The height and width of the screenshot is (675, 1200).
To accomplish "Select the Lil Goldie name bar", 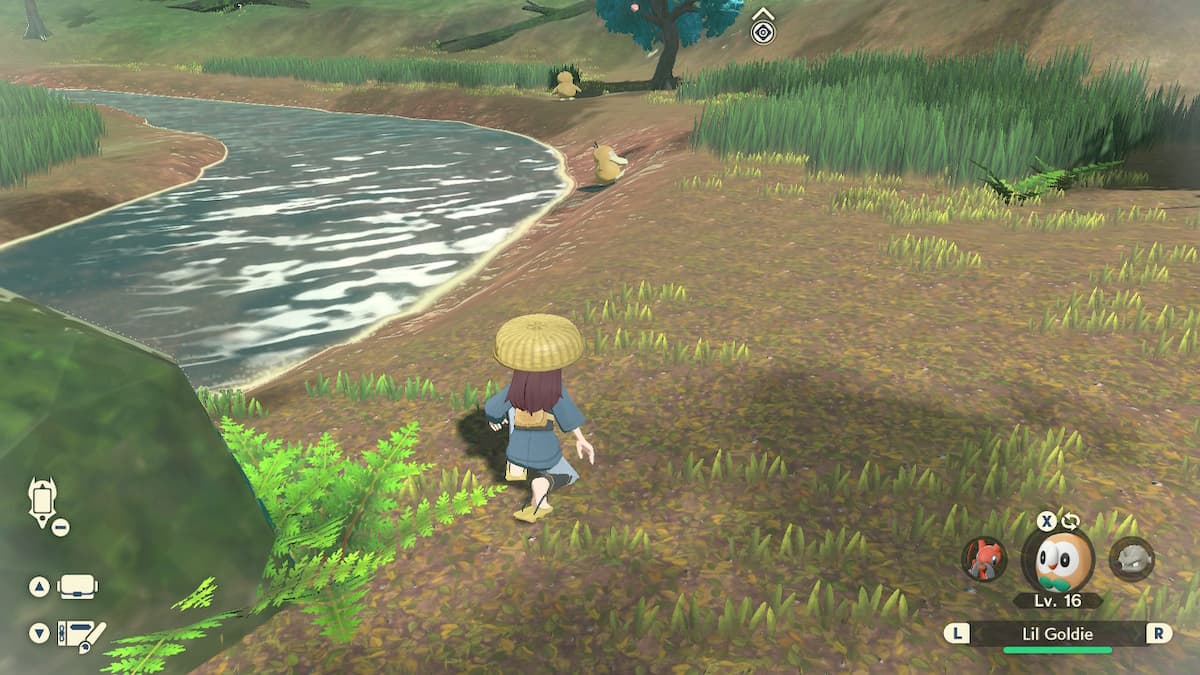I will (x=1058, y=633).
